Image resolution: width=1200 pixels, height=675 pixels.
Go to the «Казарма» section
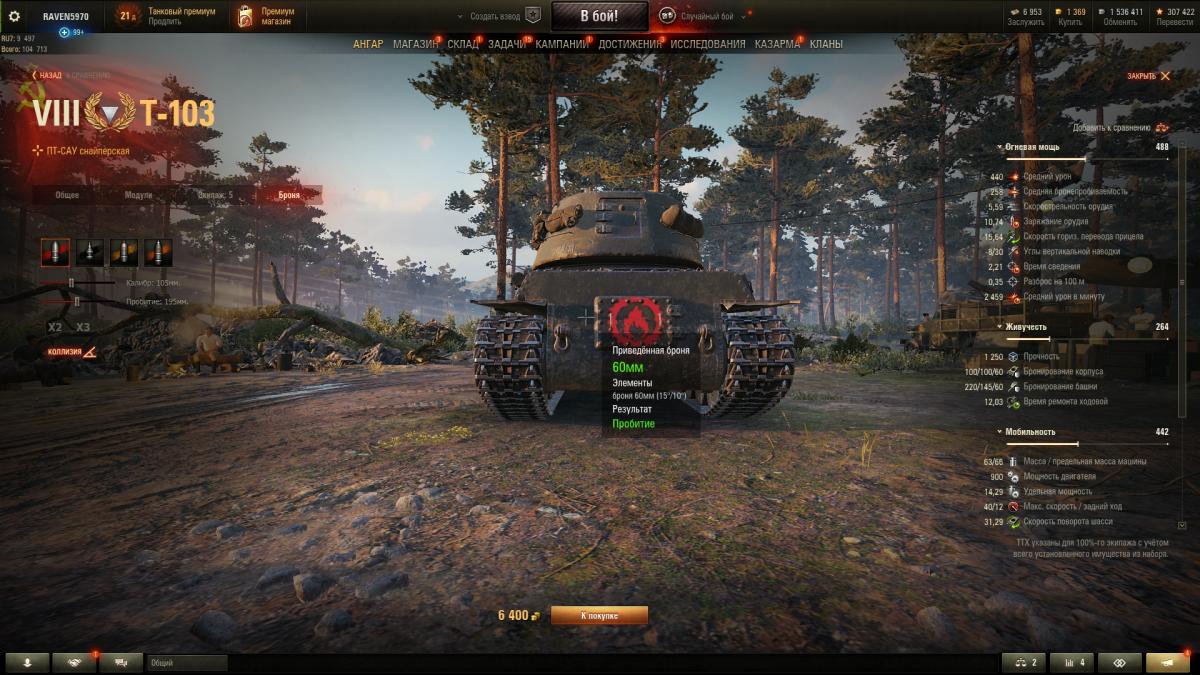pos(777,44)
